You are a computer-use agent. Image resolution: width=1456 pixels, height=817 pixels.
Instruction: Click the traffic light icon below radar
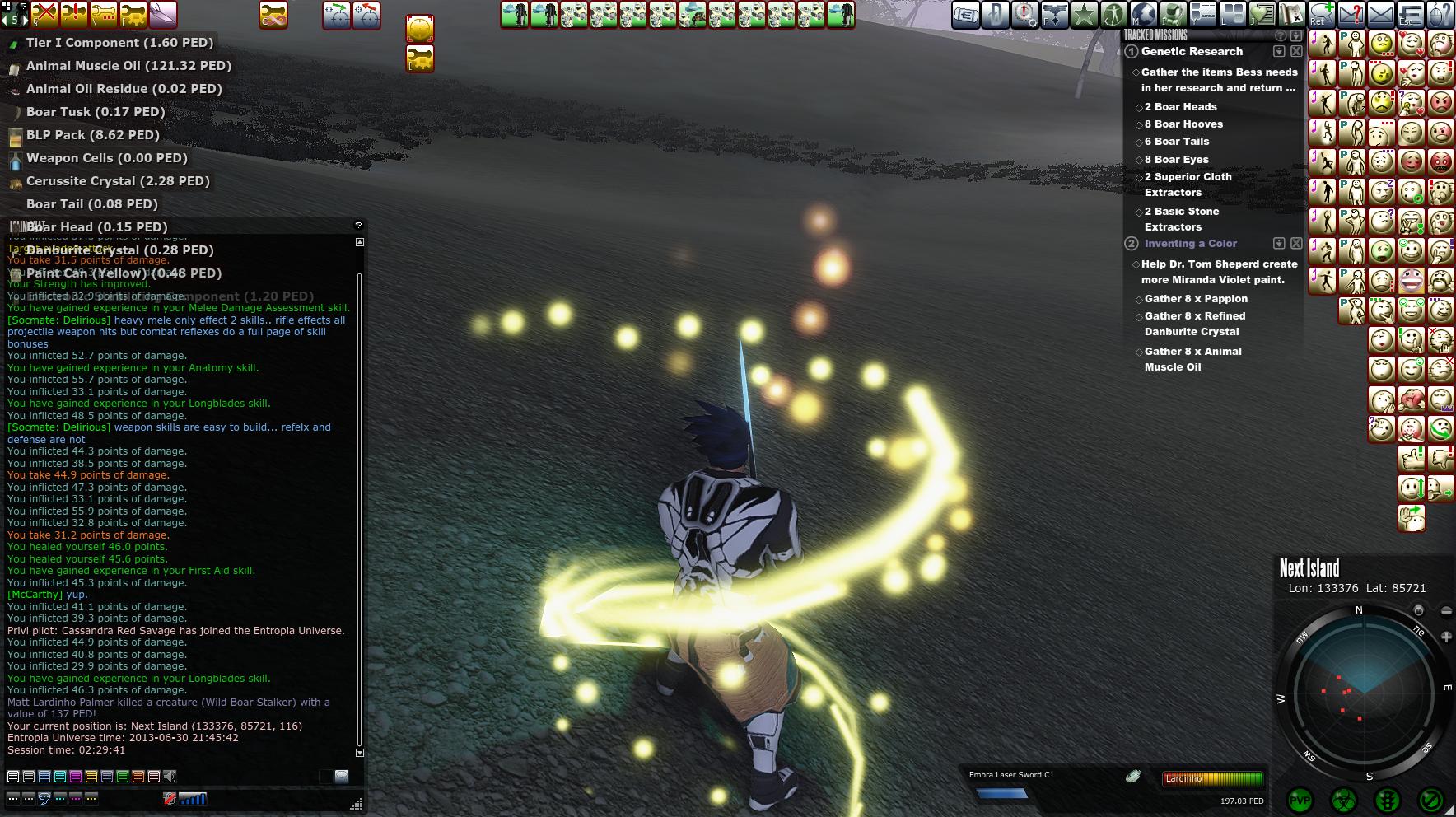[x=1388, y=800]
